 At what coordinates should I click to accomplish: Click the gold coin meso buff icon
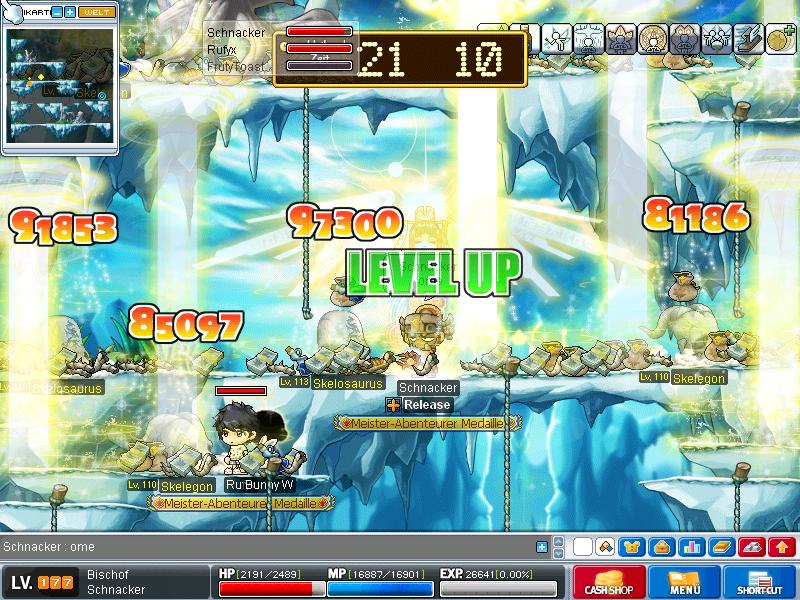[781, 39]
